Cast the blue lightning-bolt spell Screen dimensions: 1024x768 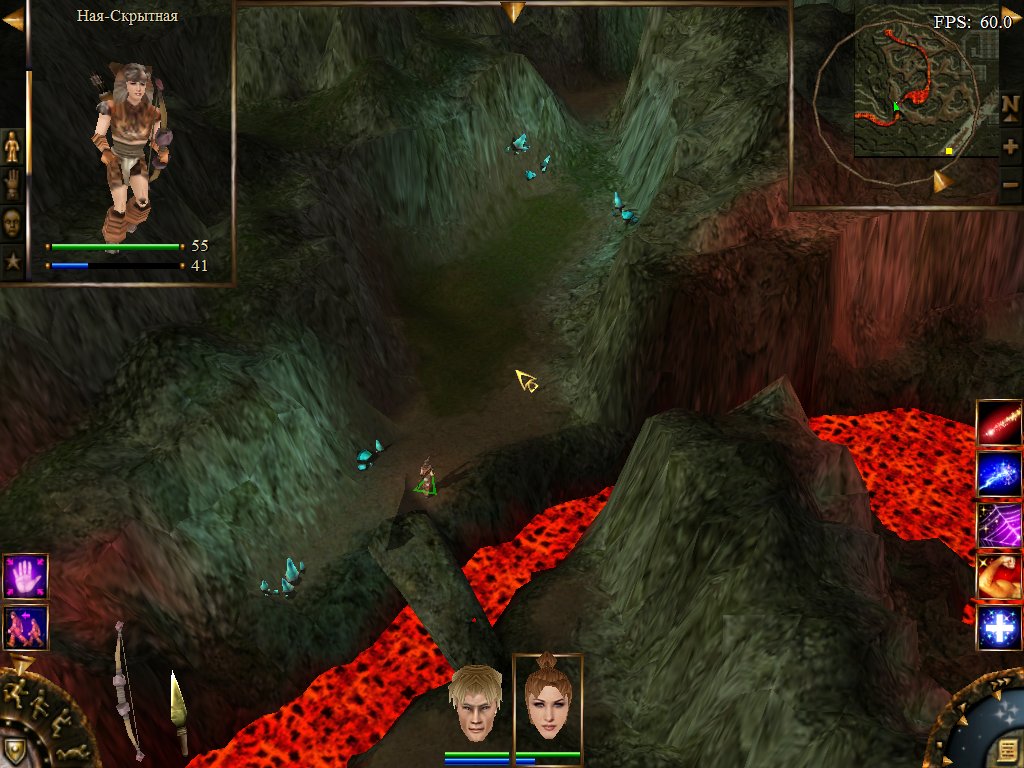pos(999,473)
